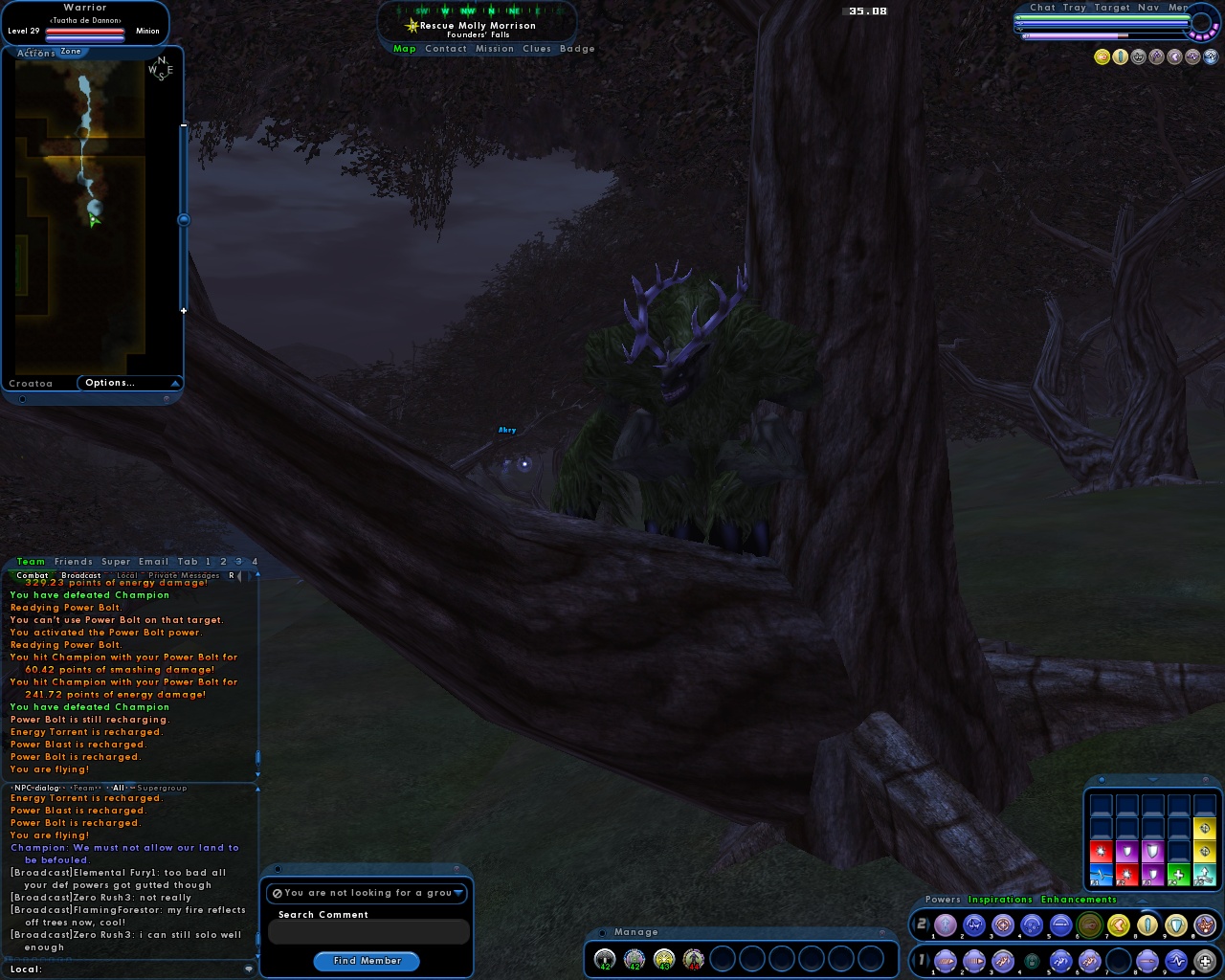
Task: Click the yellow buff icon under the health bars
Action: coord(1102,57)
